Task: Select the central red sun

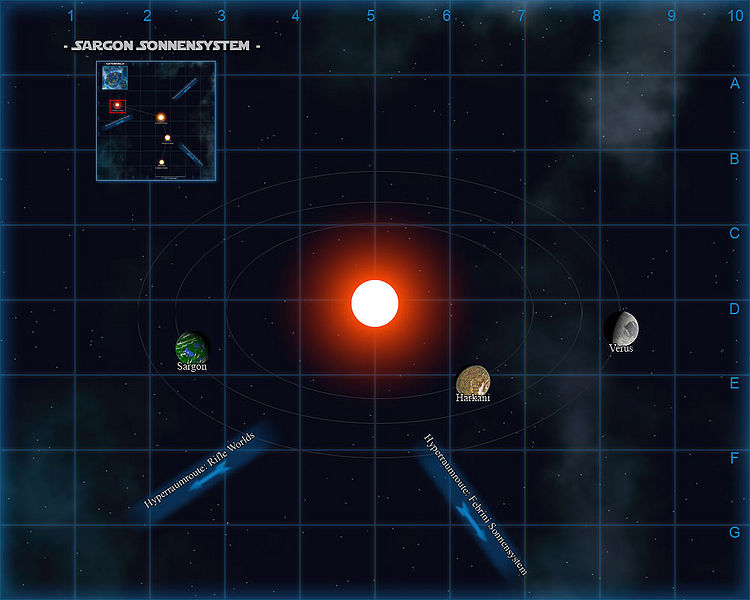Action: pyautogui.click(x=375, y=303)
